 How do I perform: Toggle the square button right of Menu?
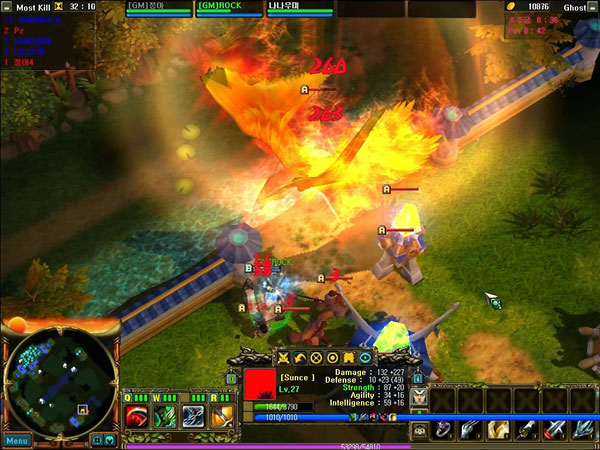(x=97, y=440)
